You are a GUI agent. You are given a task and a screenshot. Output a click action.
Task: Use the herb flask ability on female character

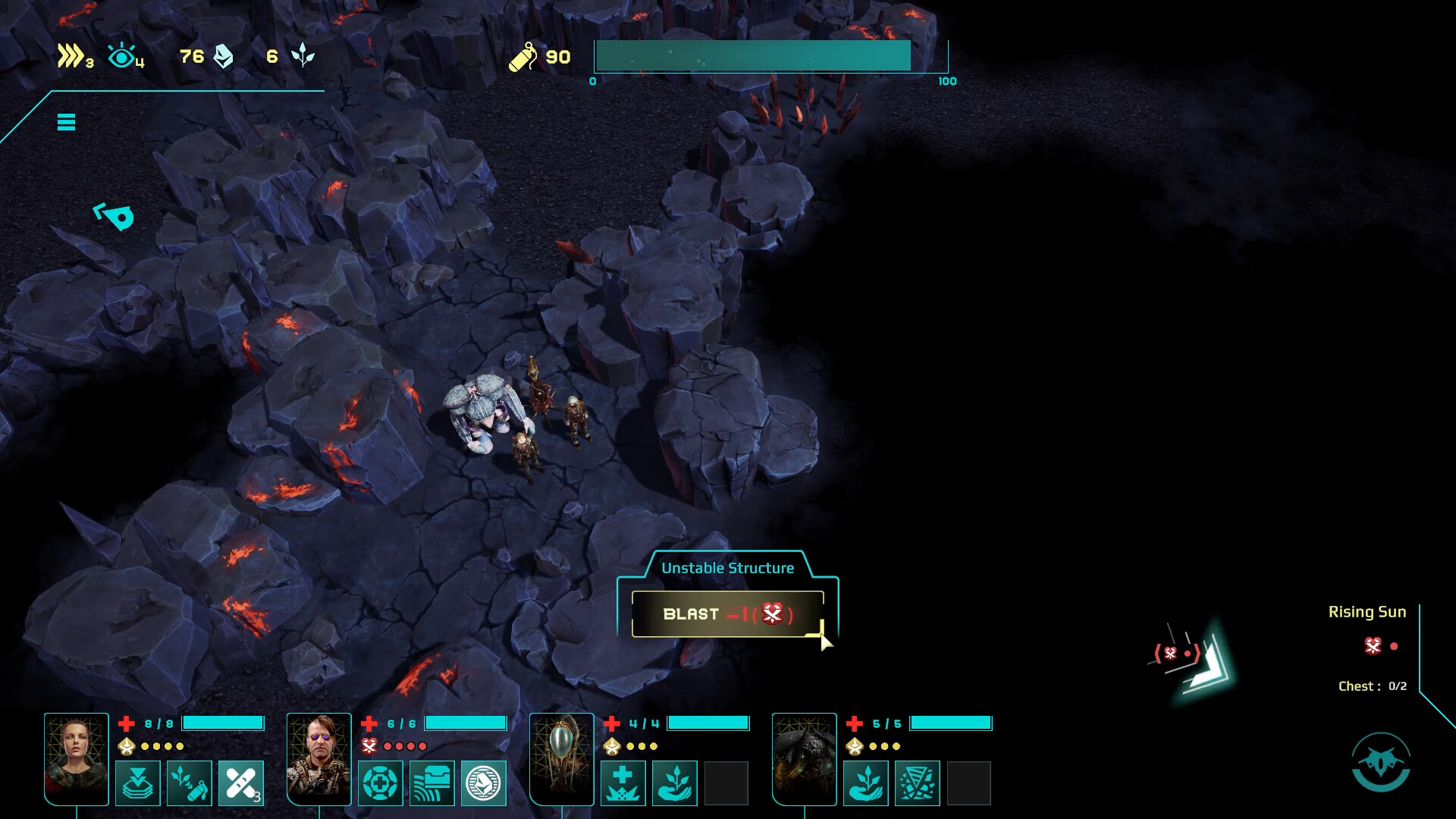point(190,783)
